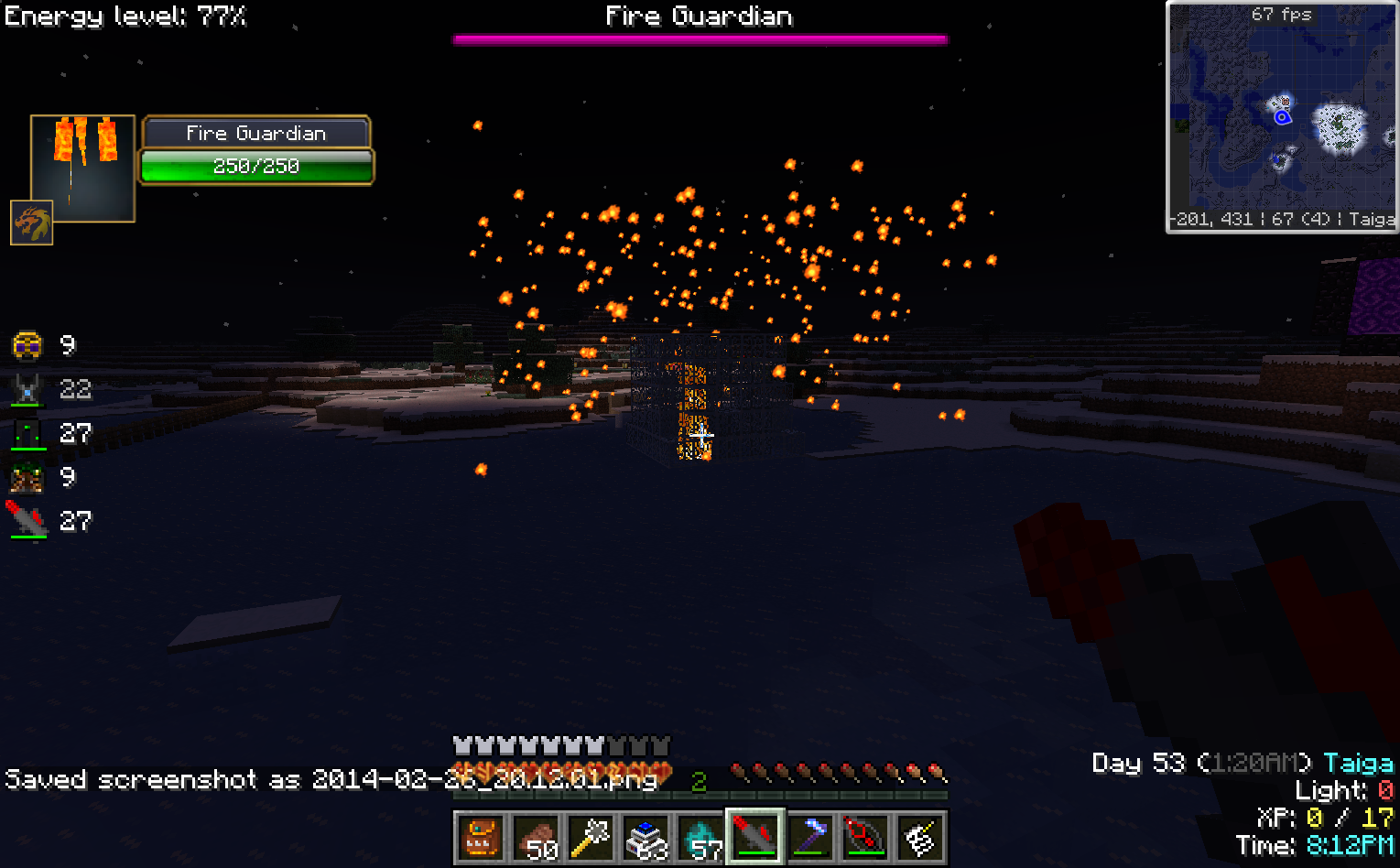The image size is (1400, 868).
Task: Choose the gold-handled mace in the hotbar
Action: [591, 837]
